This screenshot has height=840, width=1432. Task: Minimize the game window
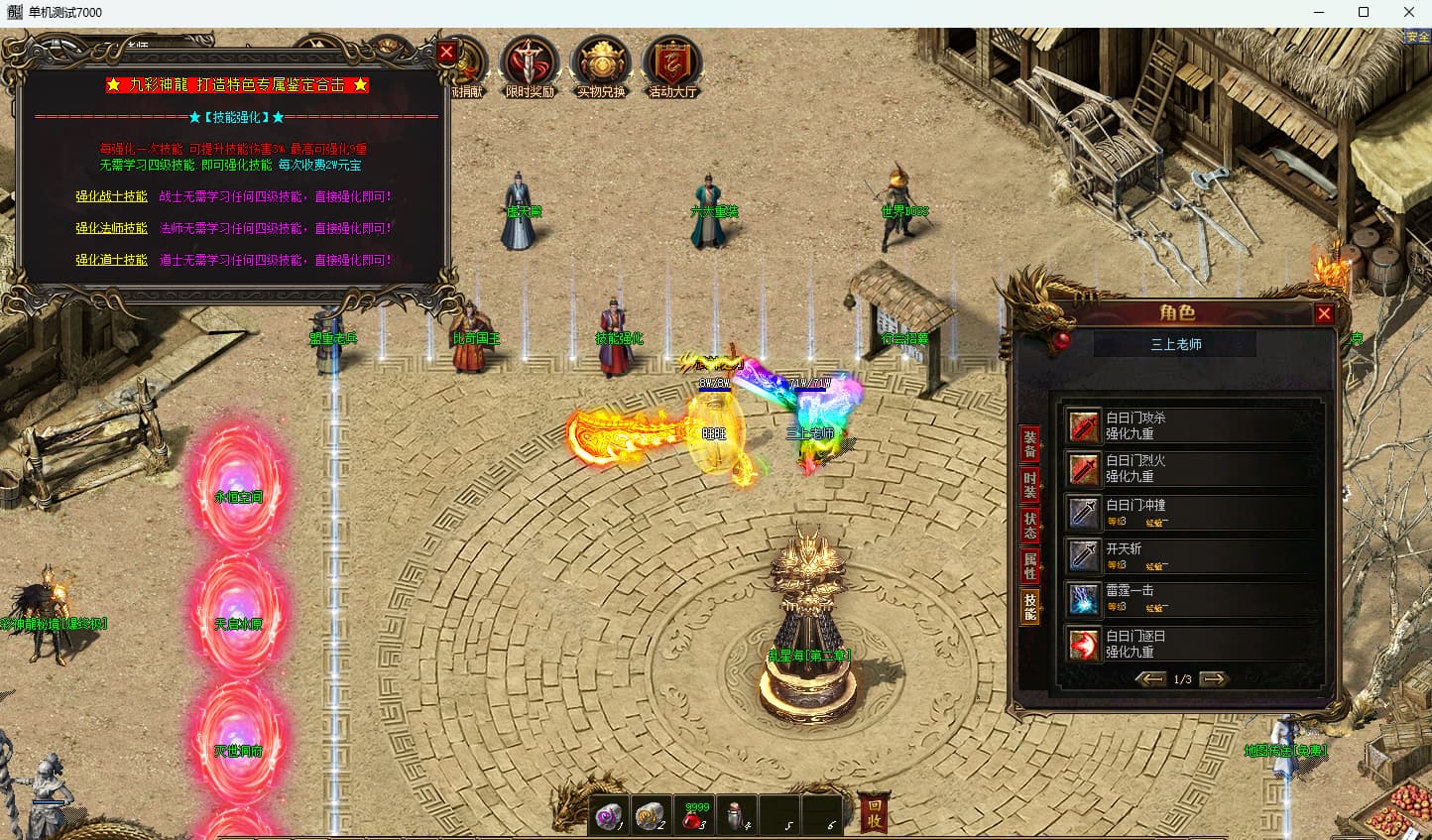coord(1318,13)
